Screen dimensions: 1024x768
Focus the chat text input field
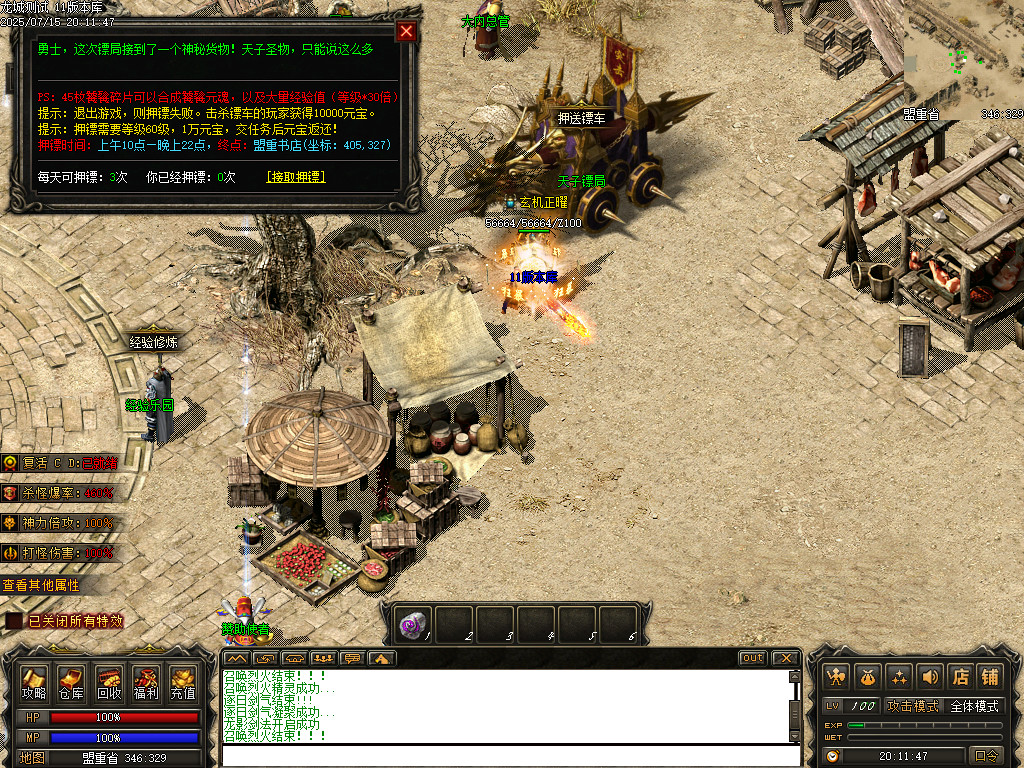coord(508,754)
